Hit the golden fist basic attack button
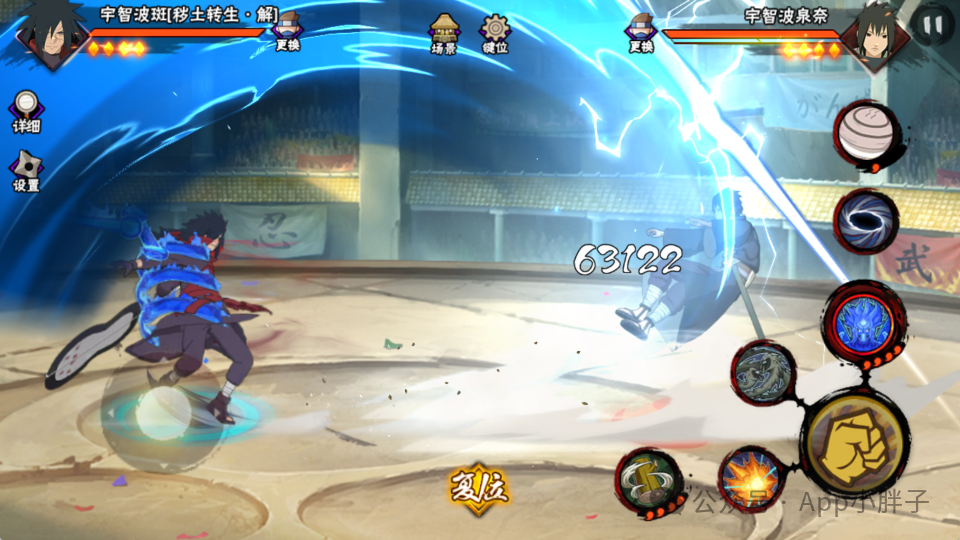The height and width of the screenshot is (540, 960). pyautogui.click(x=853, y=443)
